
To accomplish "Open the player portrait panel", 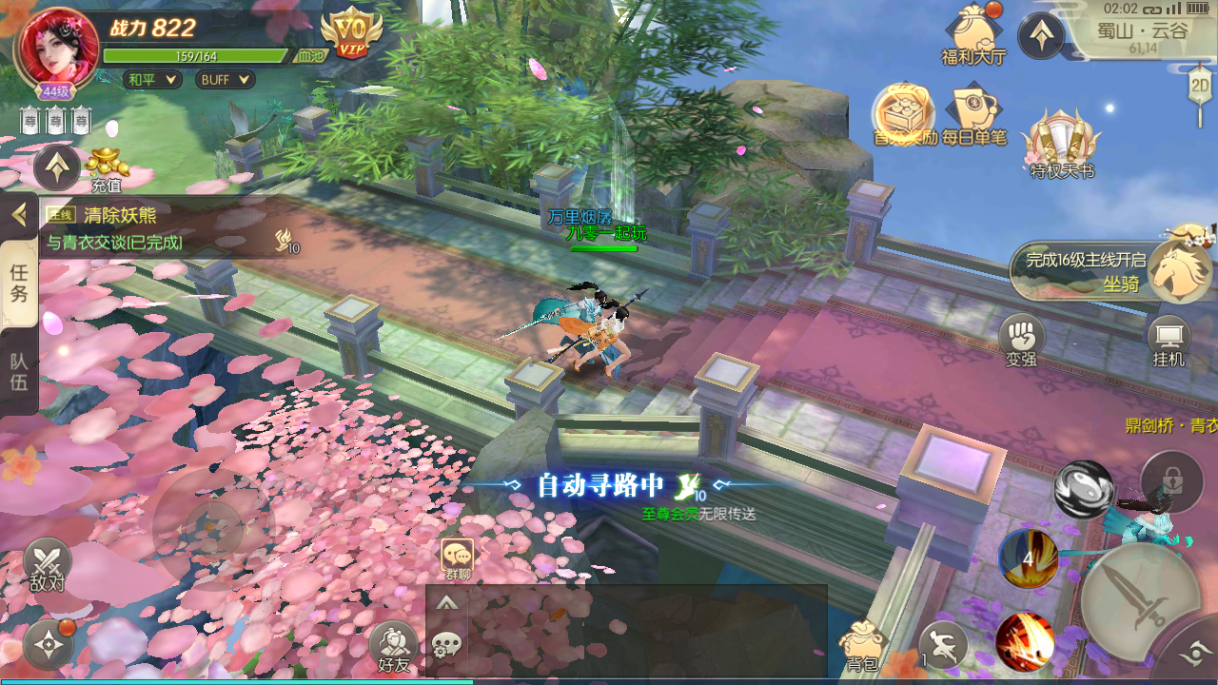I will [x=56, y=50].
